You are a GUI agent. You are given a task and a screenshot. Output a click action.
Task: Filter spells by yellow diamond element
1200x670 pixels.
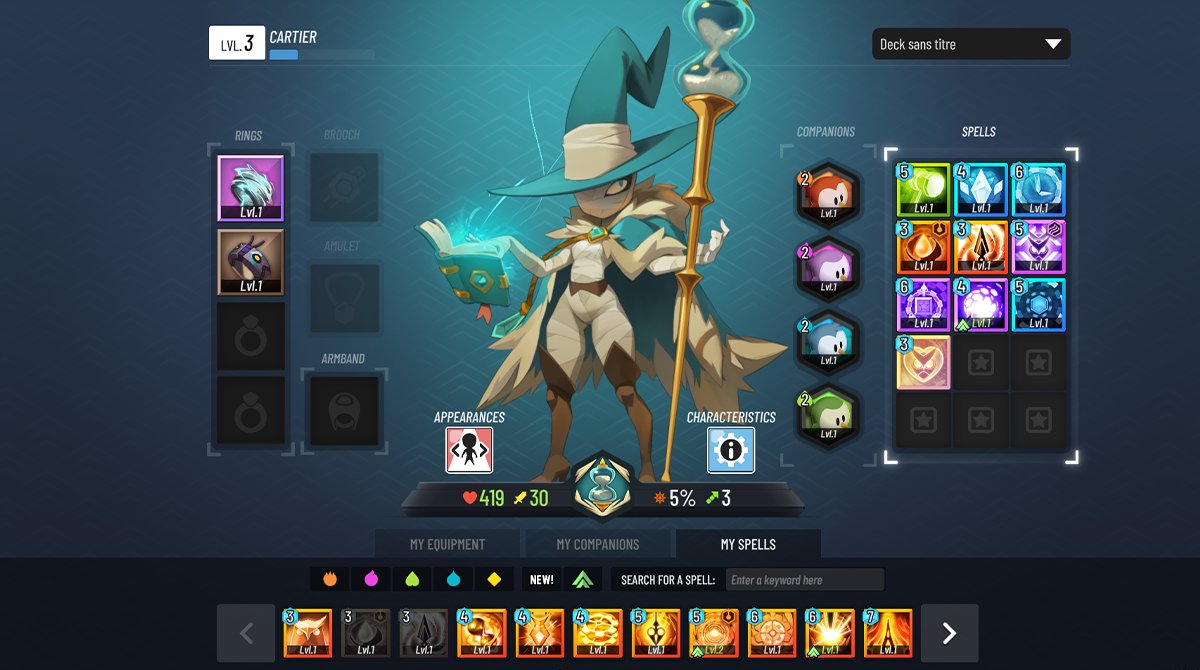(493, 580)
